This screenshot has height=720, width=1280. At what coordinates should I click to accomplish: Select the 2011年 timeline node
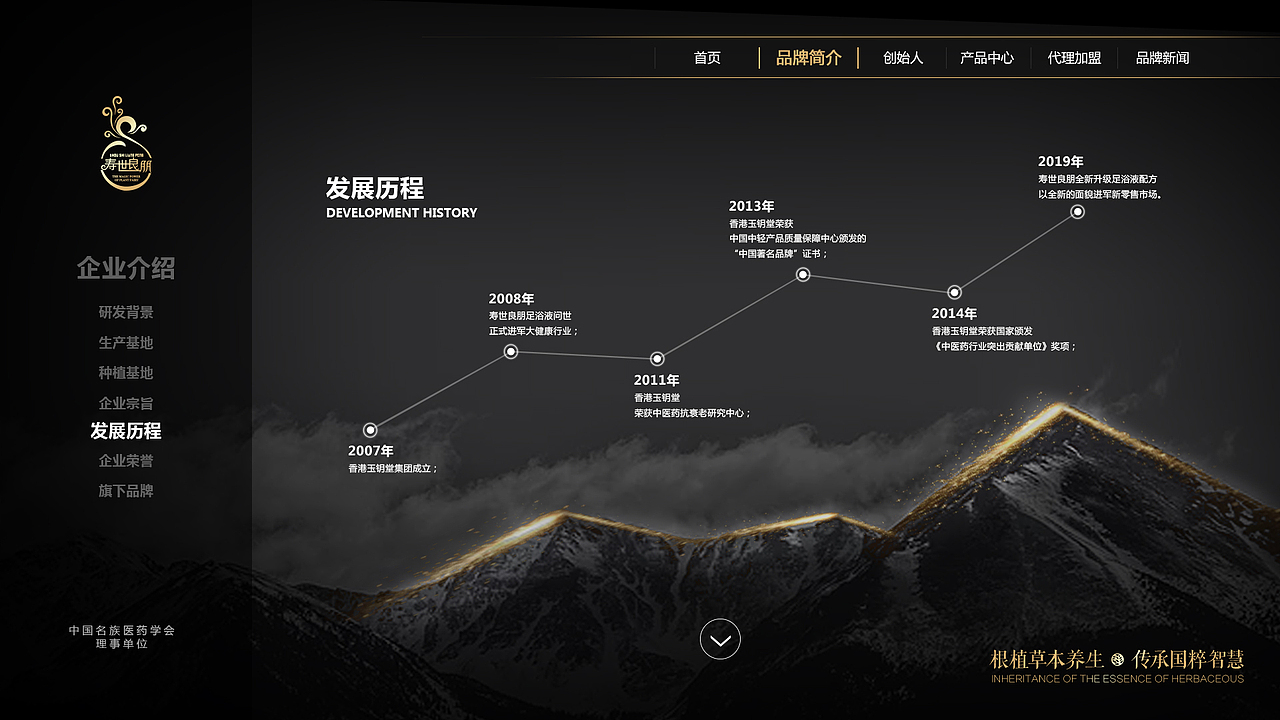(656, 357)
